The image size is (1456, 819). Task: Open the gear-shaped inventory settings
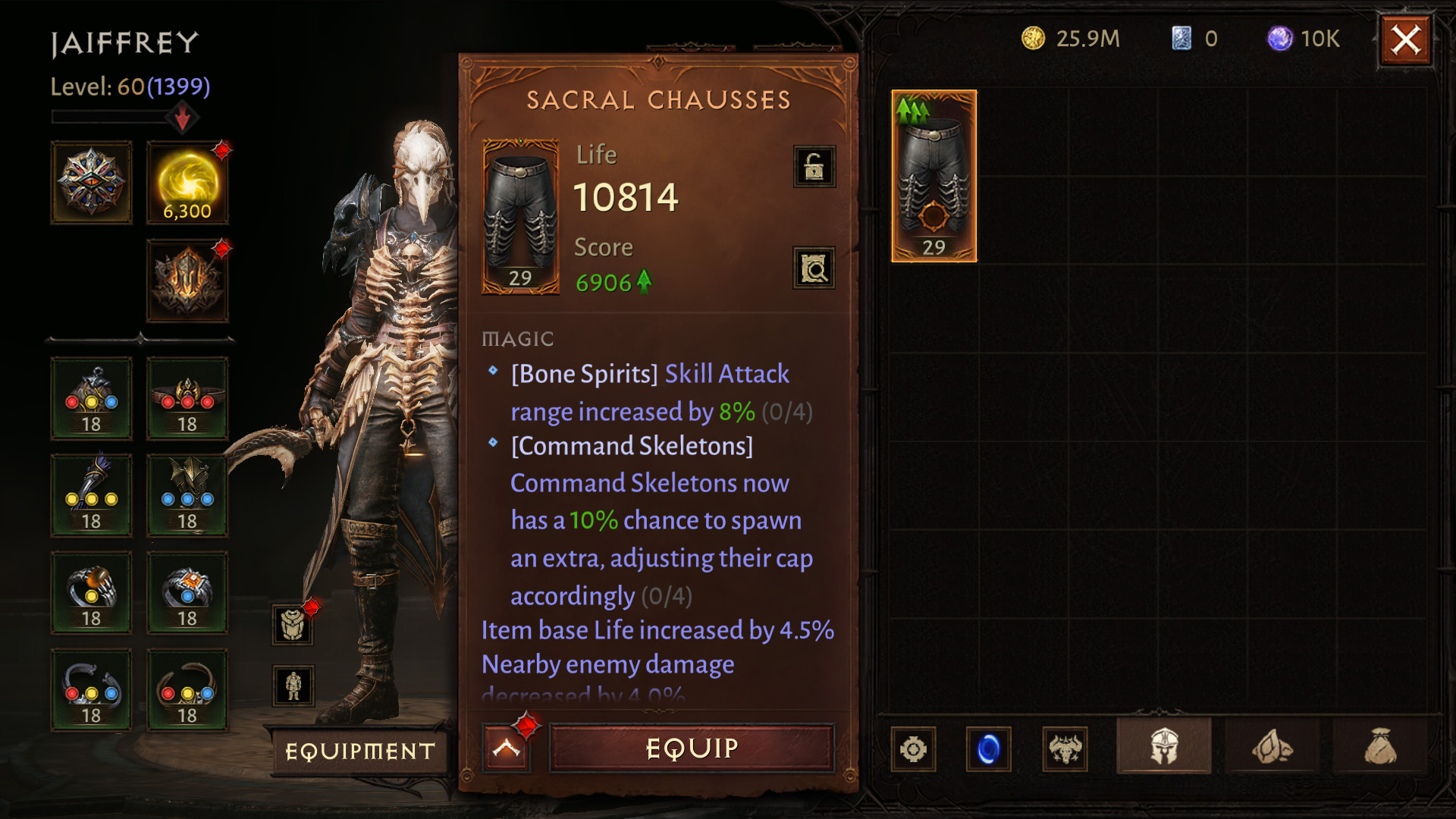pyautogui.click(x=913, y=749)
